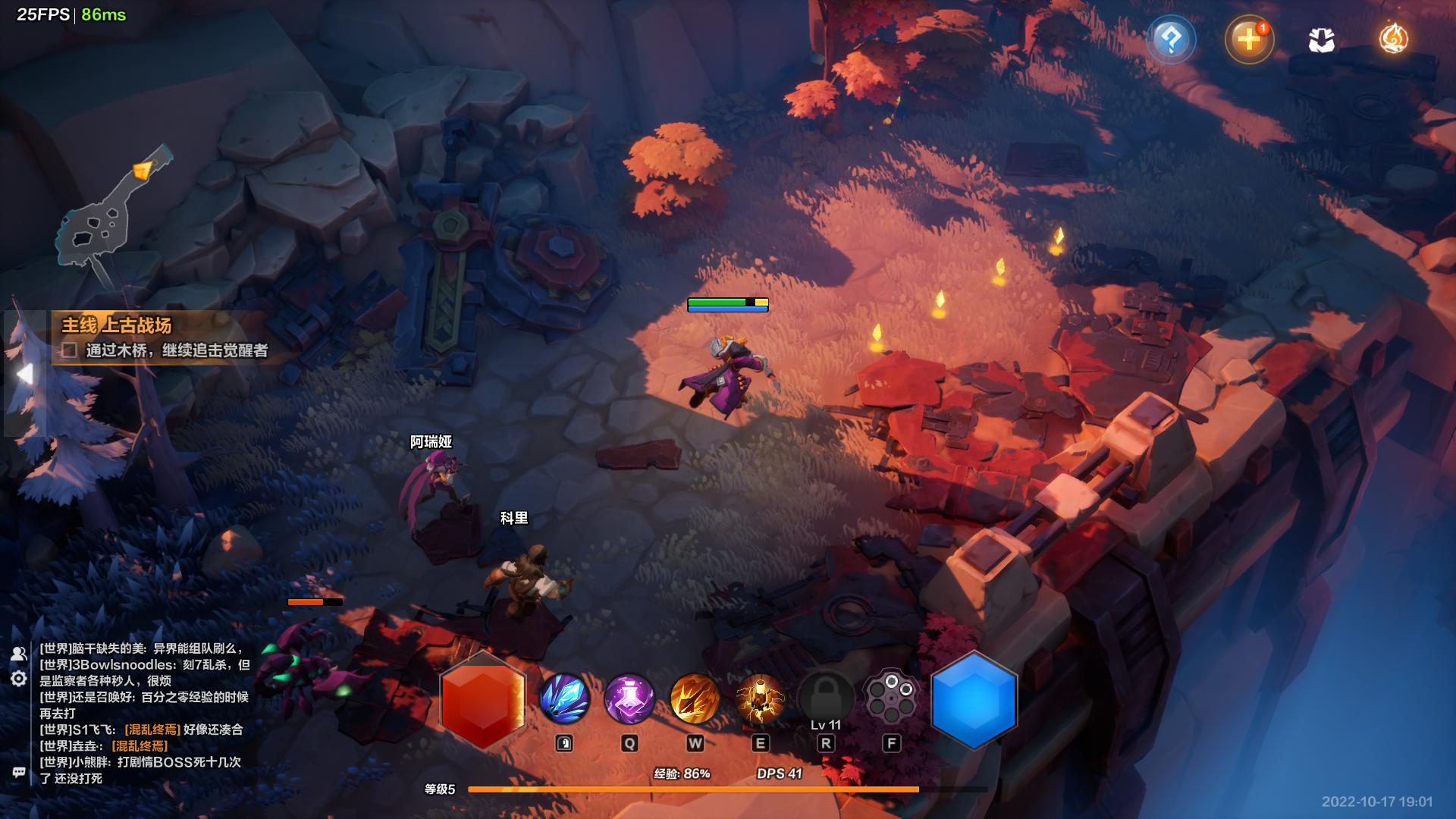Select the 主线 上古战场 quest tracker

[117, 325]
